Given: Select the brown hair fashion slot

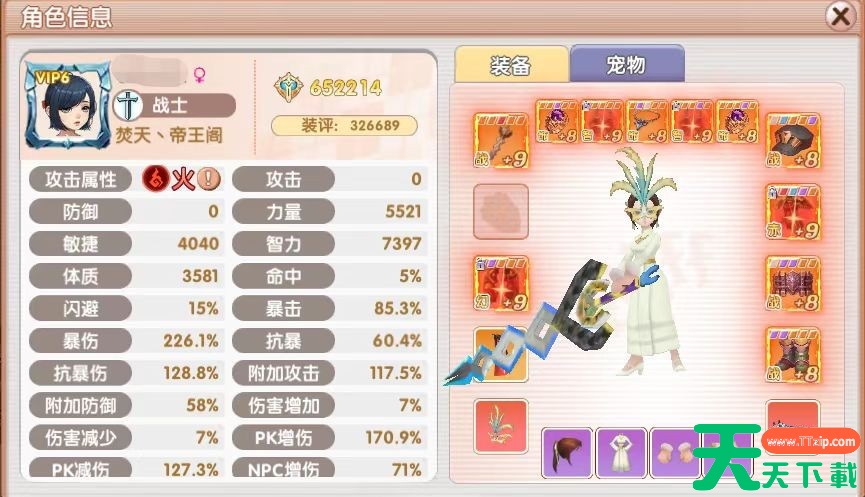Looking at the screenshot, I should tap(567, 453).
